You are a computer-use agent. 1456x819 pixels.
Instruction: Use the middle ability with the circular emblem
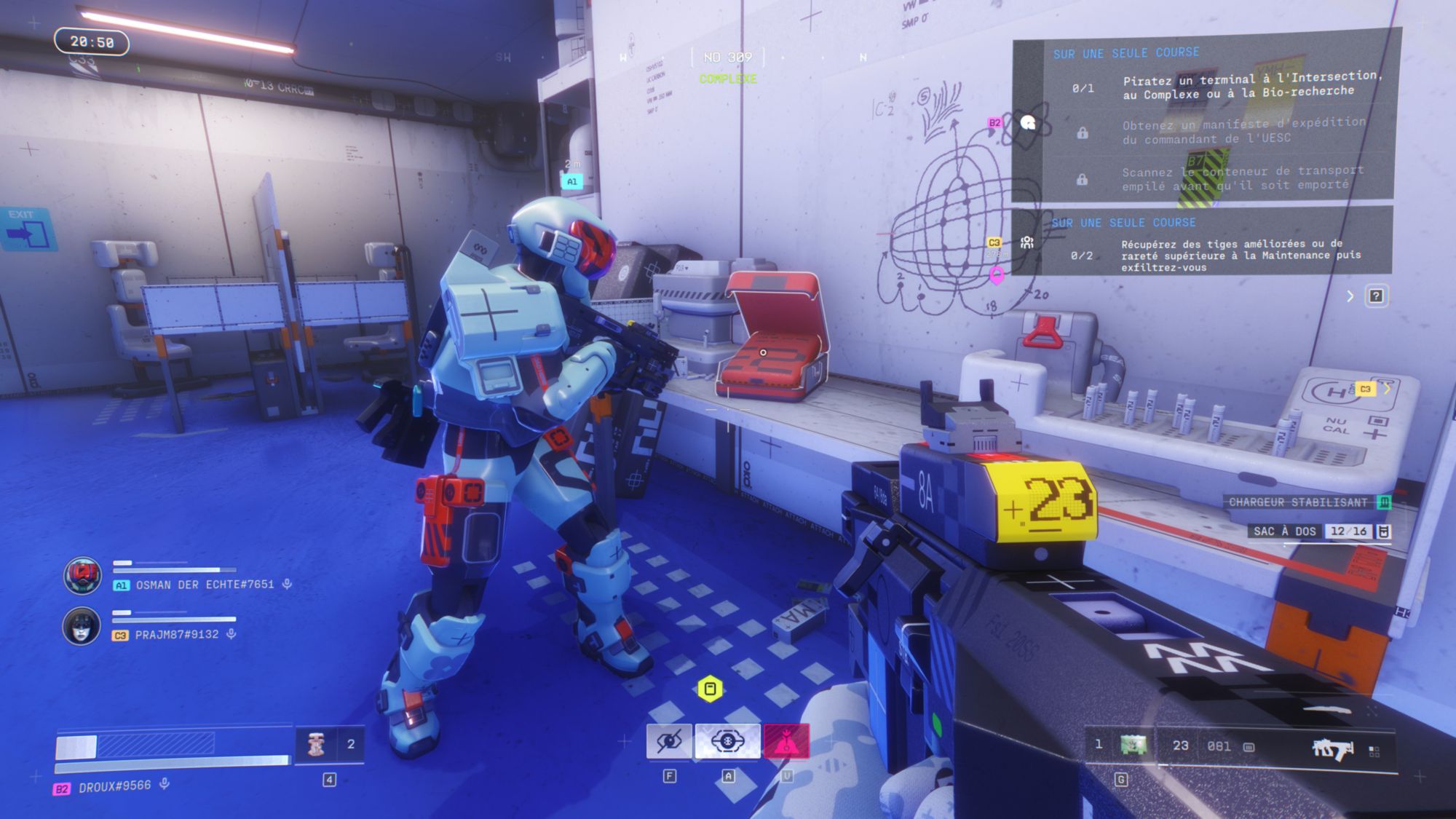point(727,742)
